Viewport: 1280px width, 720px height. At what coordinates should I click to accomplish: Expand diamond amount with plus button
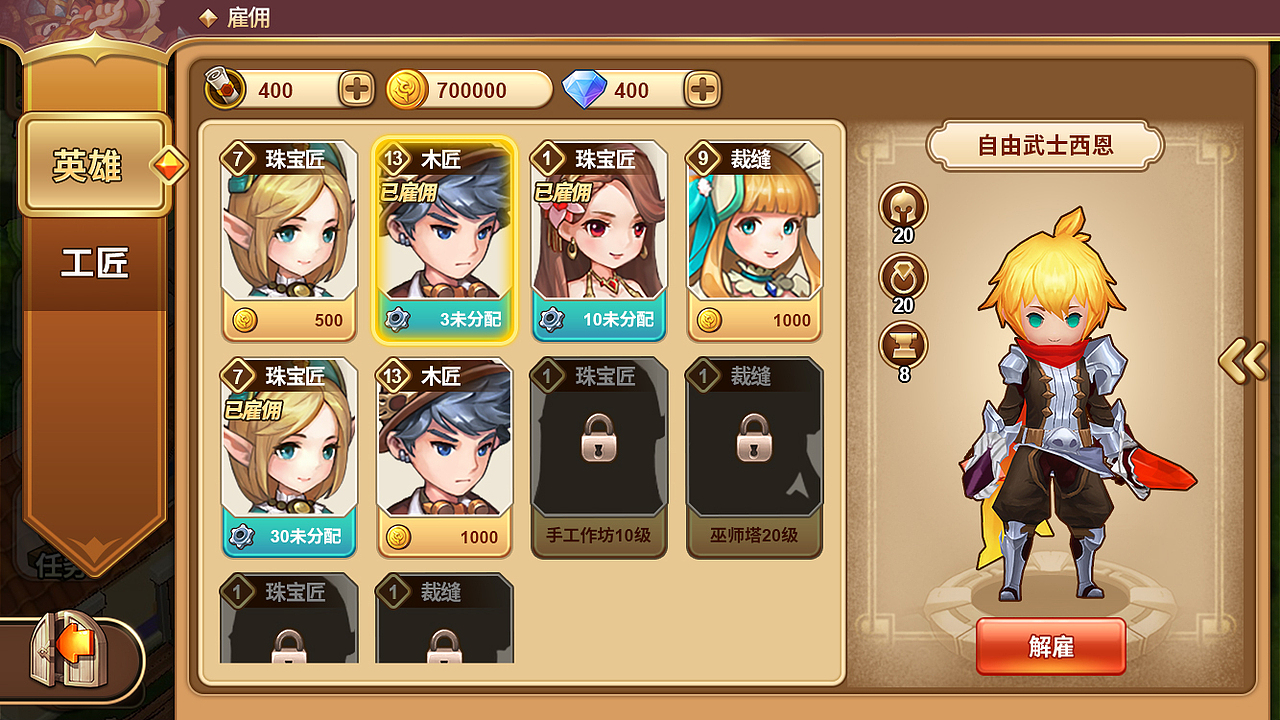[x=701, y=90]
